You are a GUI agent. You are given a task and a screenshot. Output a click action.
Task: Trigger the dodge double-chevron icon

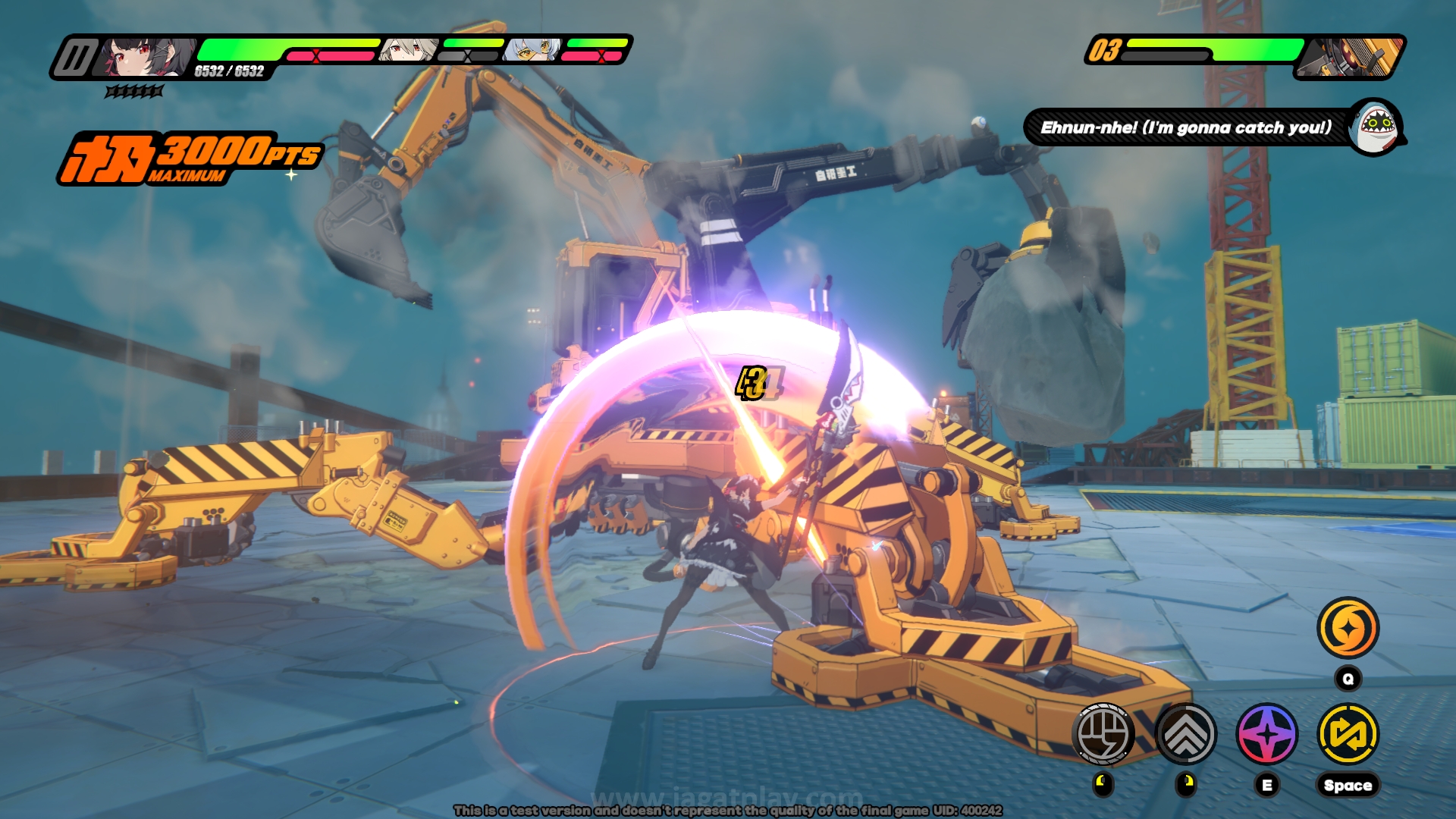(x=1185, y=733)
